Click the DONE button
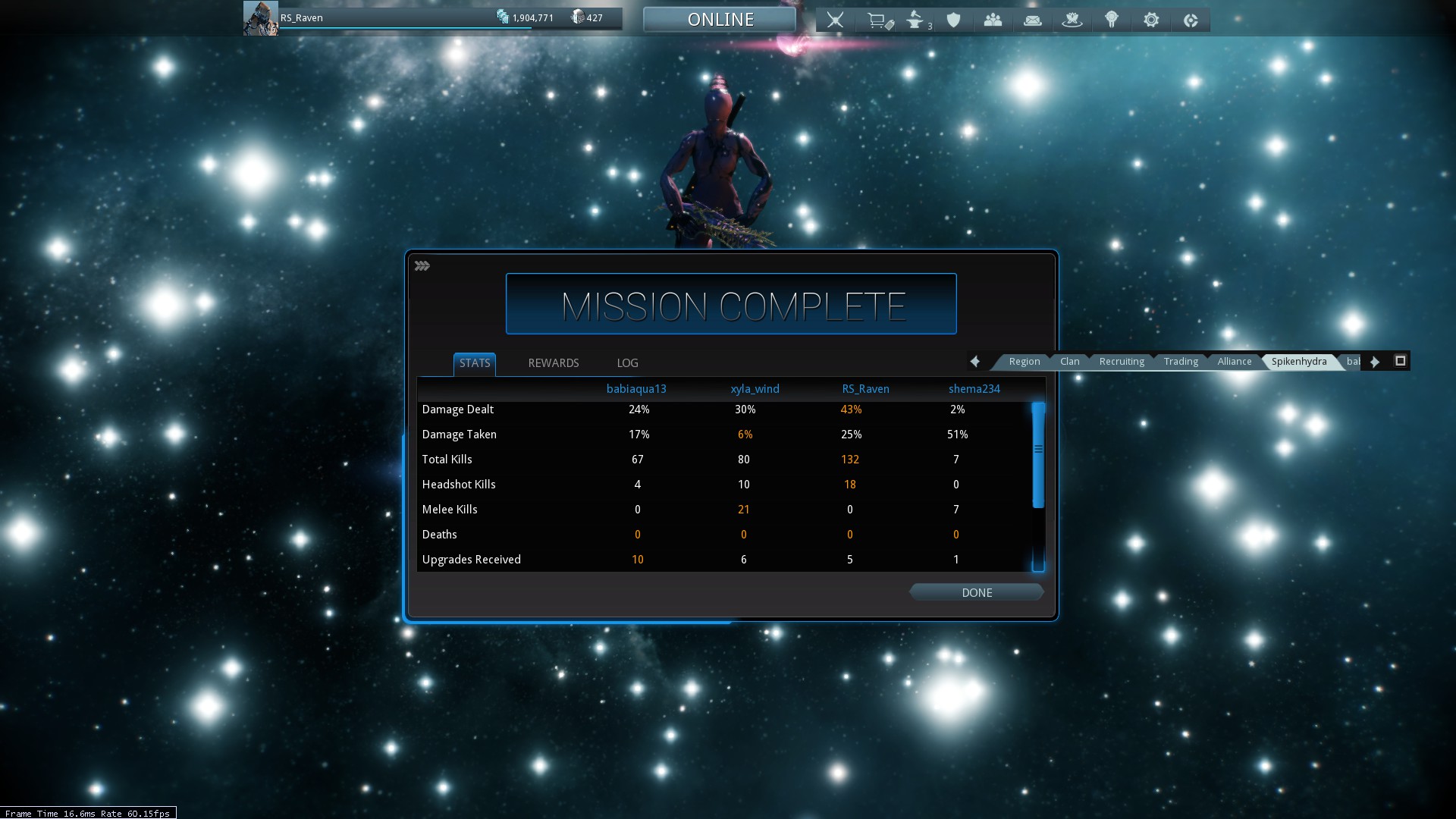The height and width of the screenshot is (819, 1456). pyautogui.click(x=977, y=592)
